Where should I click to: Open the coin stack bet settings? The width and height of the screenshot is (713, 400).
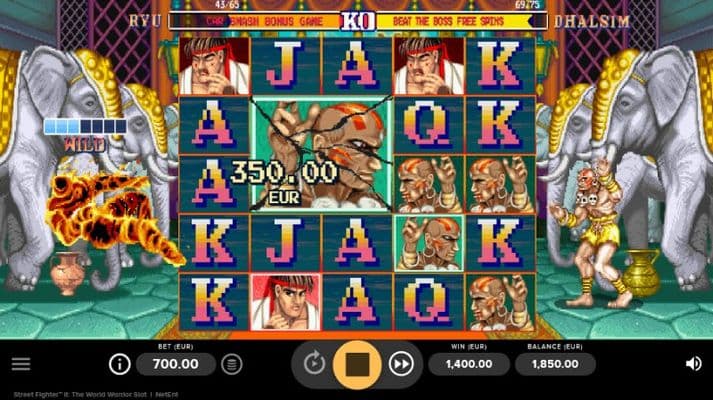(232, 364)
